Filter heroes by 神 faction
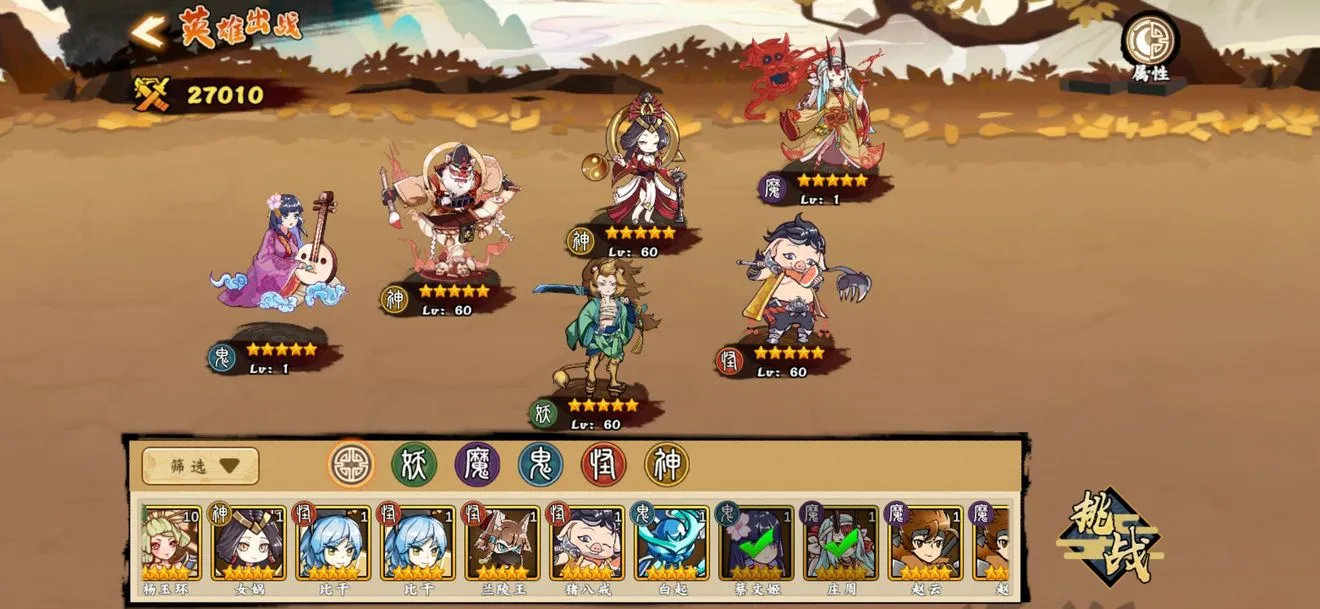 coord(666,465)
